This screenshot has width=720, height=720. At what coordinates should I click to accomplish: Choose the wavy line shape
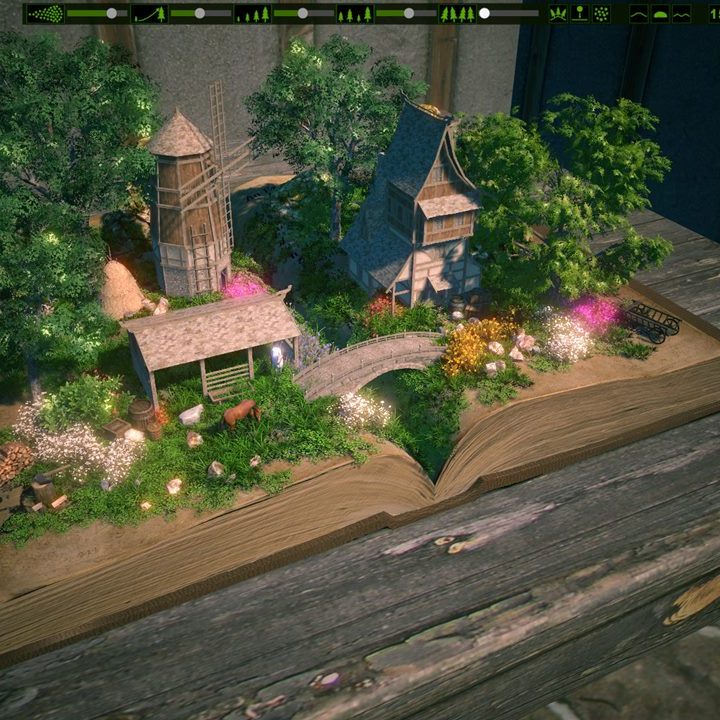click(x=681, y=14)
